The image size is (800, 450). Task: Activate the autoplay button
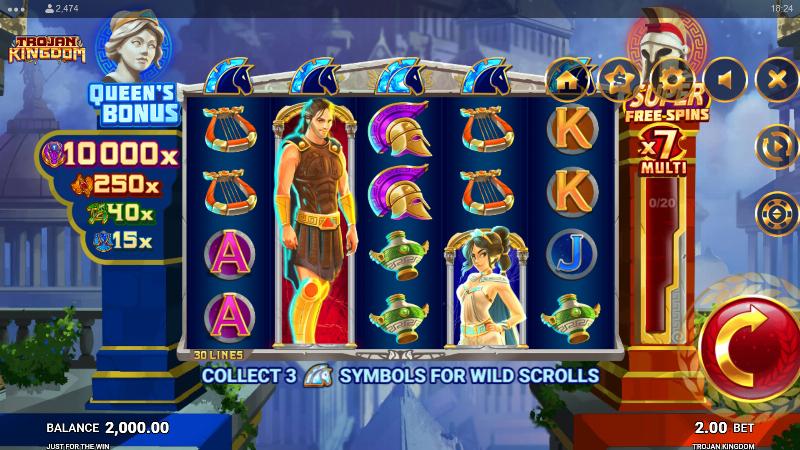pyautogui.click(x=776, y=146)
